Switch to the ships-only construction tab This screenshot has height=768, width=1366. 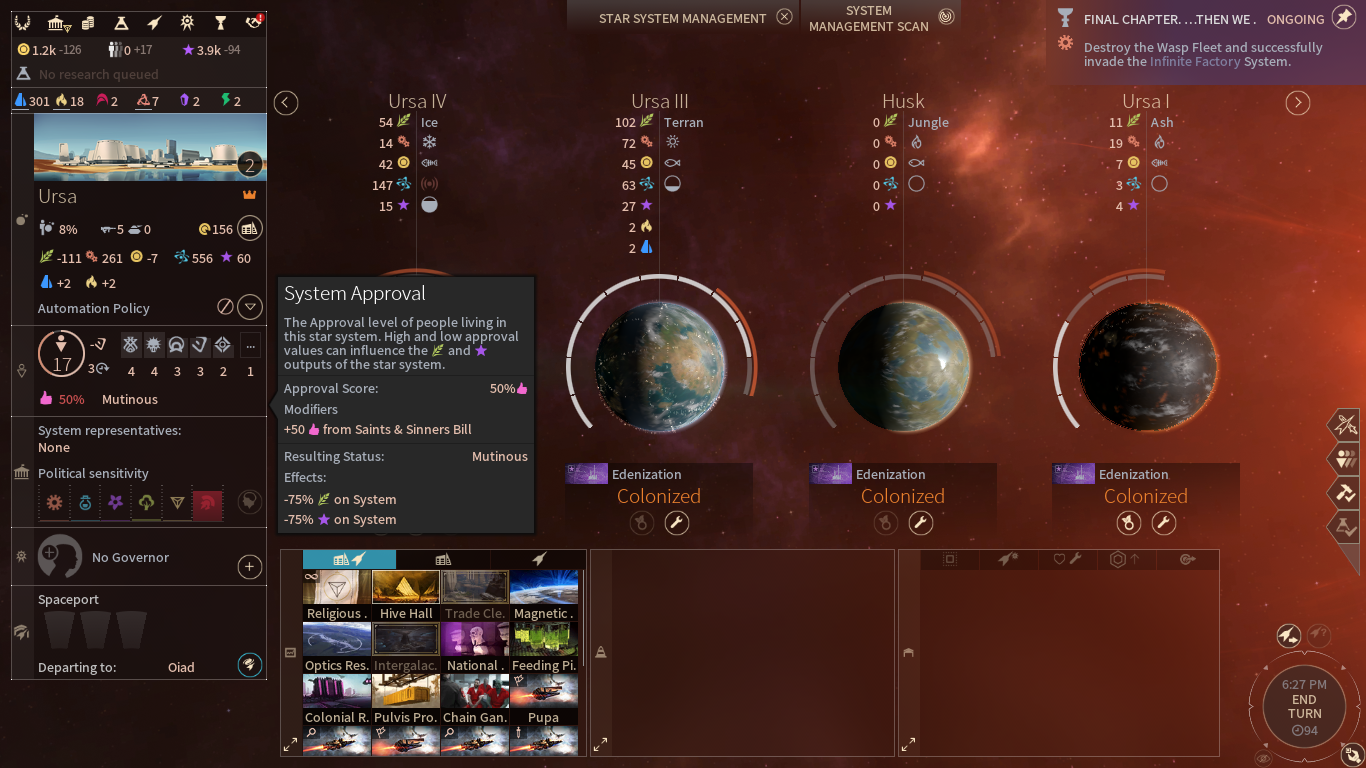[538, 559]
